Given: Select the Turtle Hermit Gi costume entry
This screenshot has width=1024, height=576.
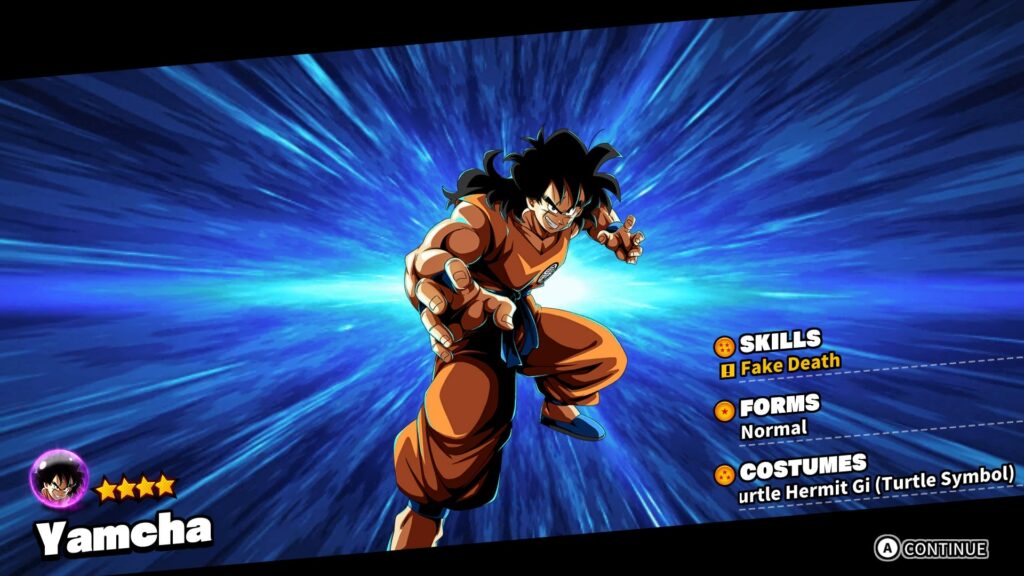Looking at the screenshot, I should click(x=876, y=484).
